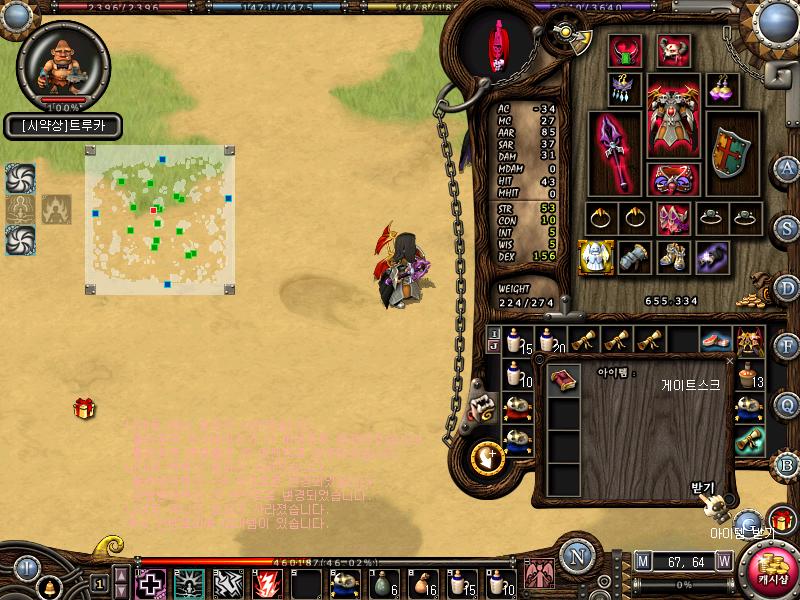Open the red gift box button
This screenshot has height=600, width=800.
point(782,520)
